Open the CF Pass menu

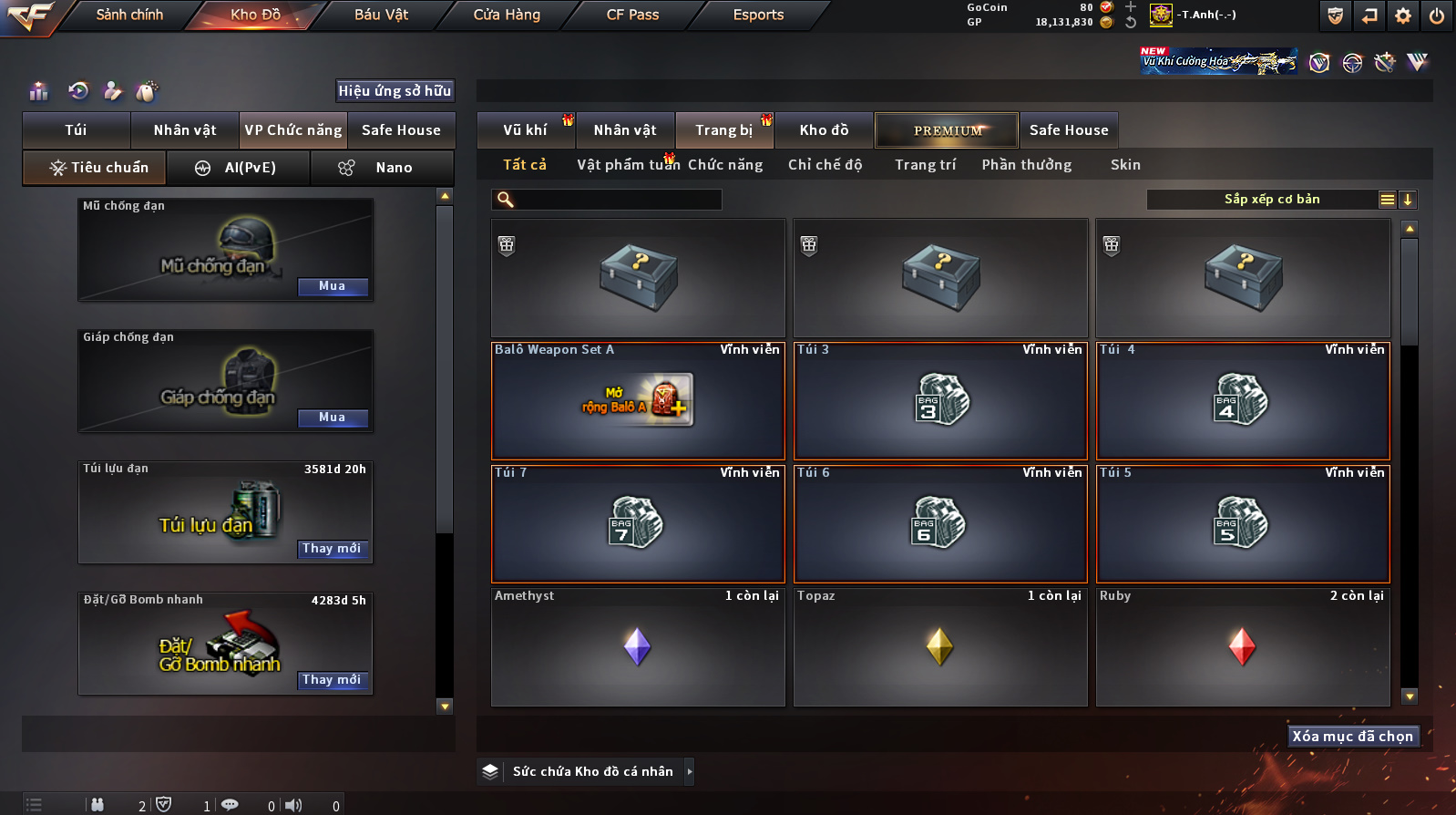[632, 15]
